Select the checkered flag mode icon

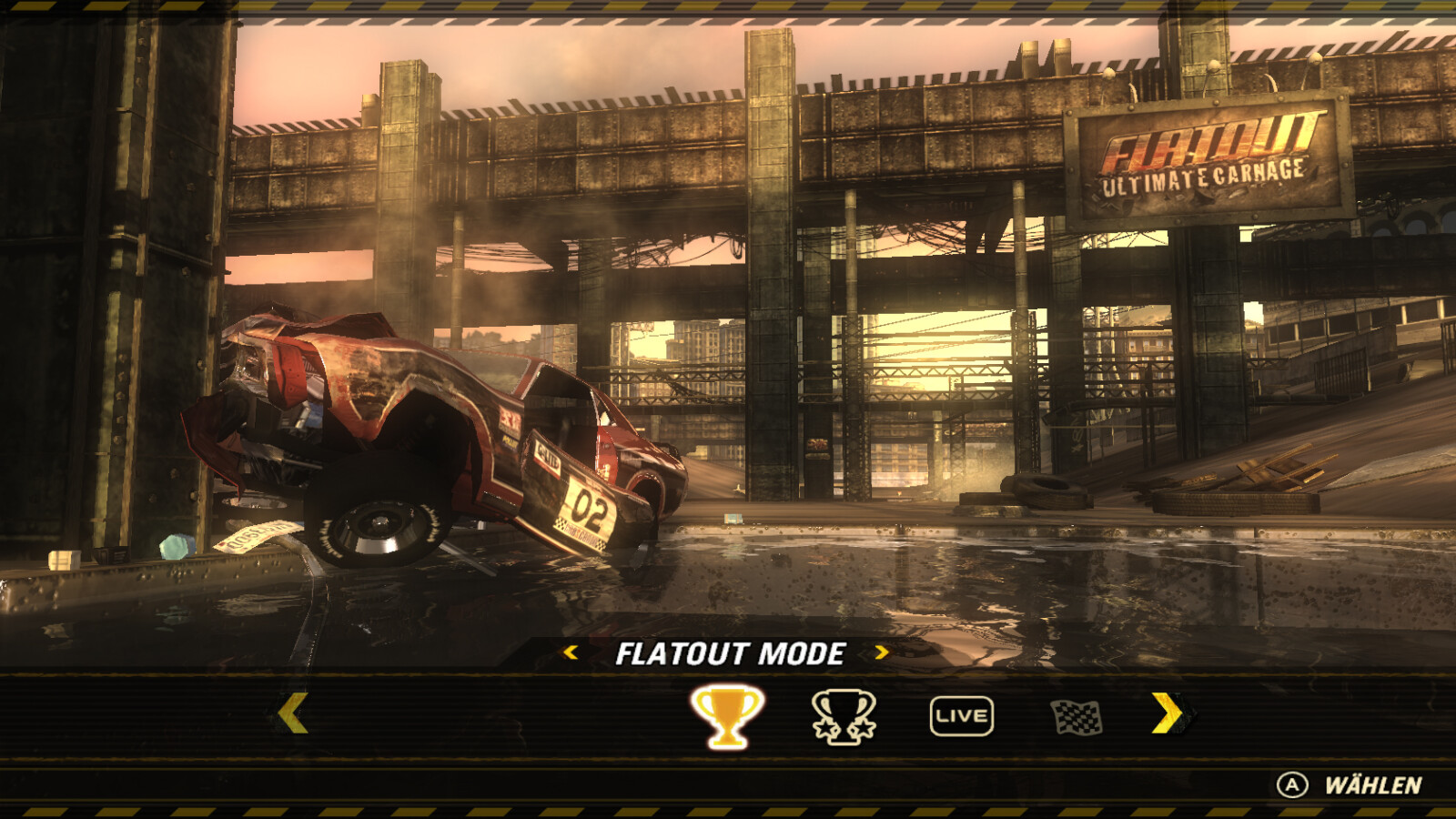click(1077, 717)
